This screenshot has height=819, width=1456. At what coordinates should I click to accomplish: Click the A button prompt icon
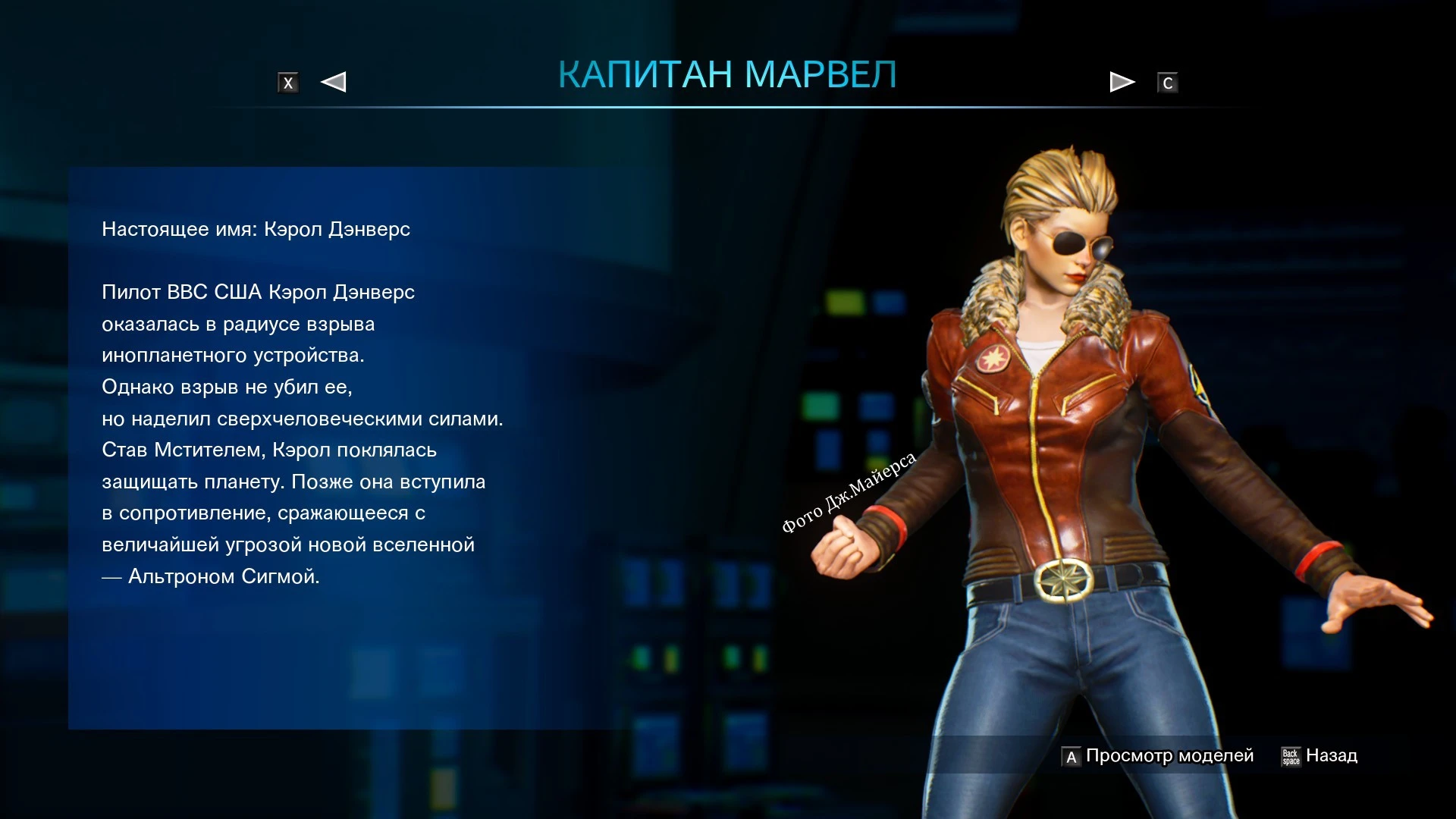[1070, 755]
